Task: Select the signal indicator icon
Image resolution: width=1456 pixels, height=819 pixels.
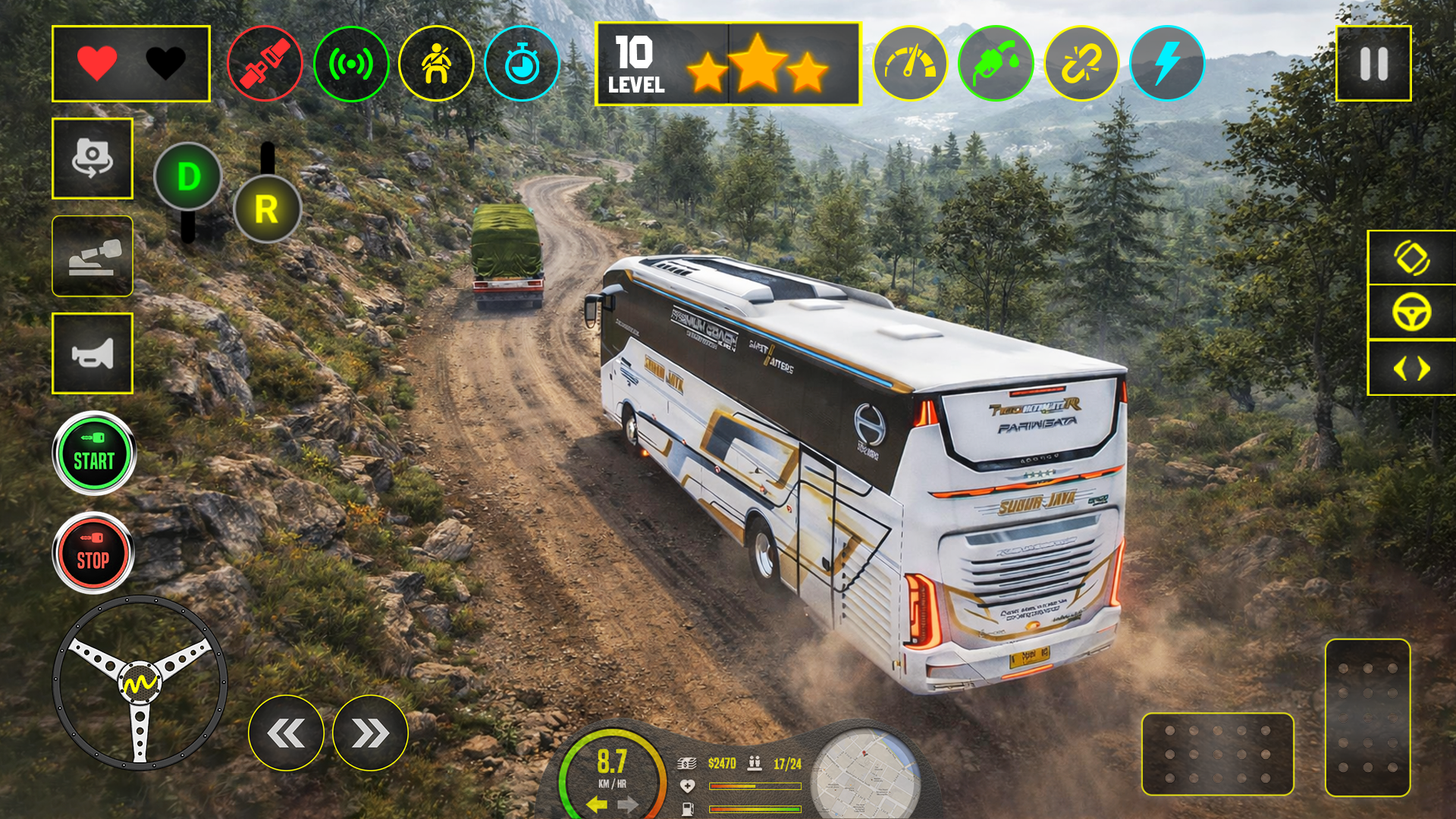Action: tap(352, 64)
